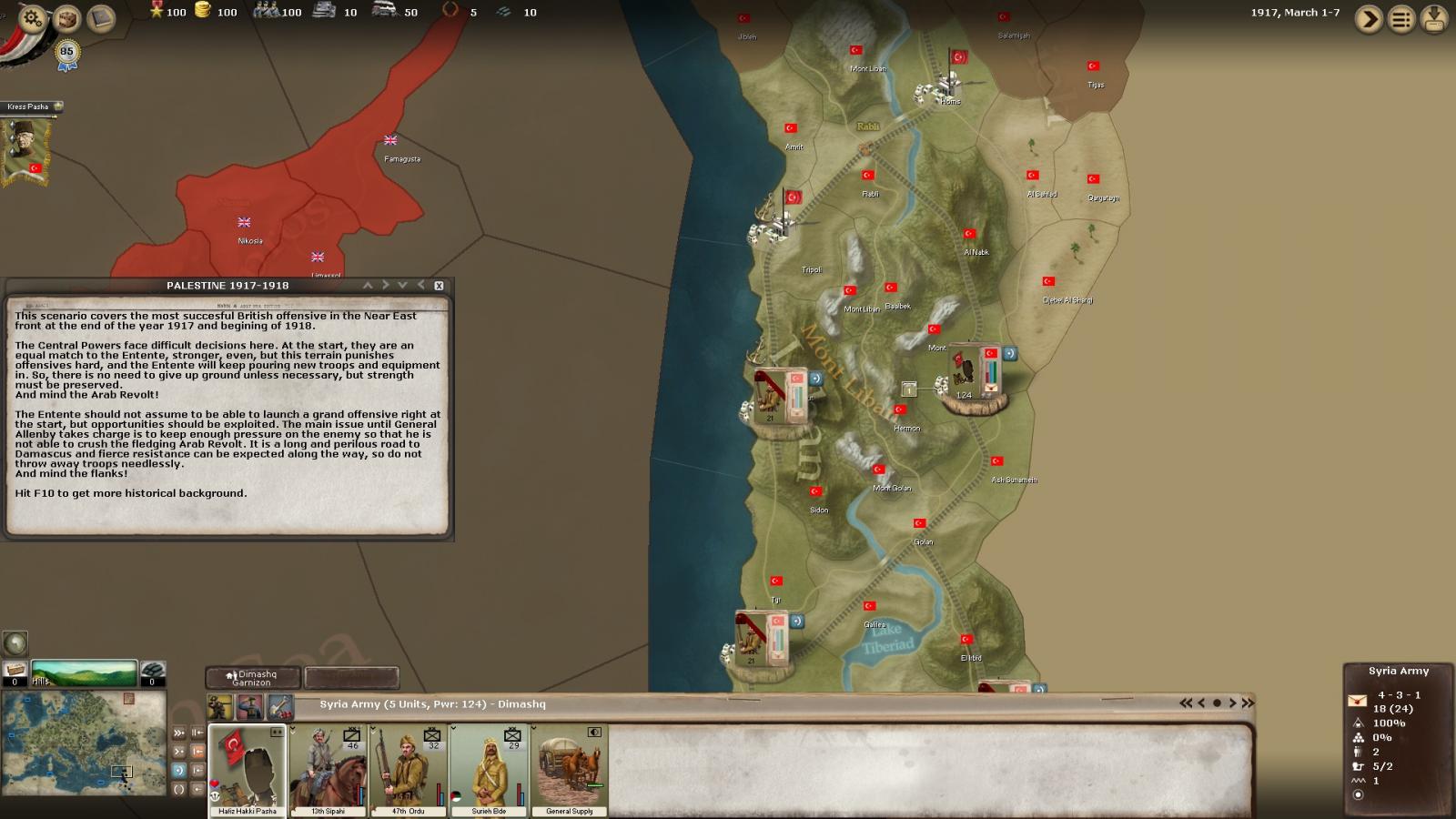Click the shovel and axe special orders icon

280,706
